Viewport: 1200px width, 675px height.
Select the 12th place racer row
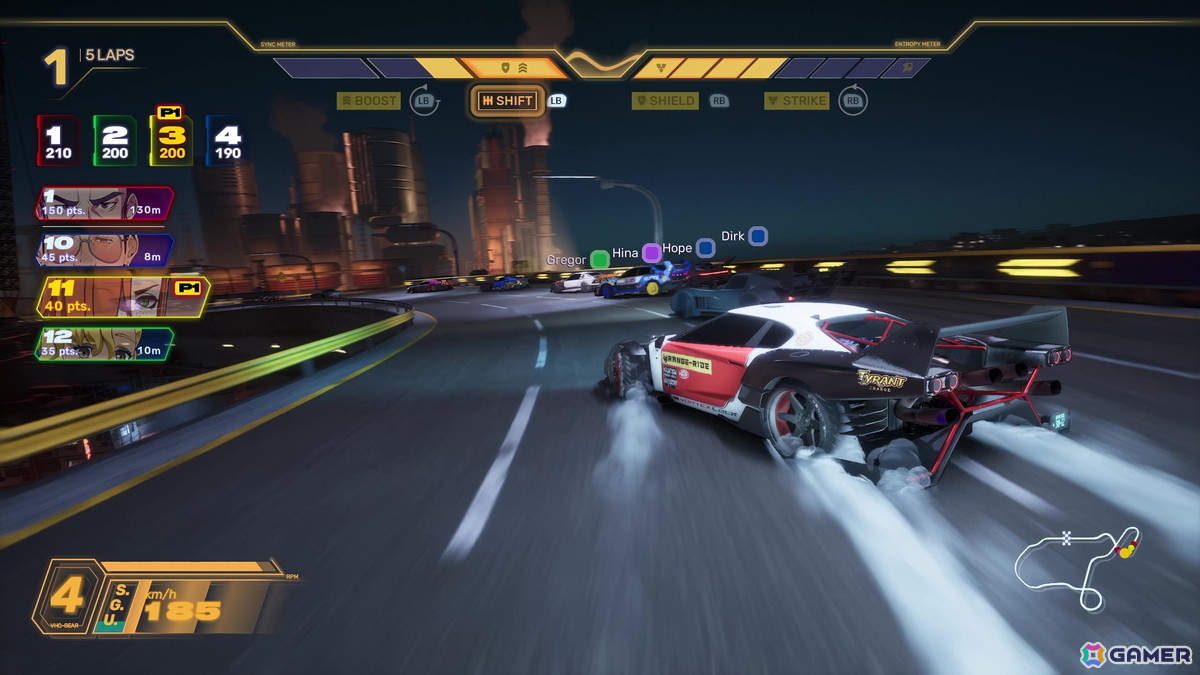(x=104, y=343)
